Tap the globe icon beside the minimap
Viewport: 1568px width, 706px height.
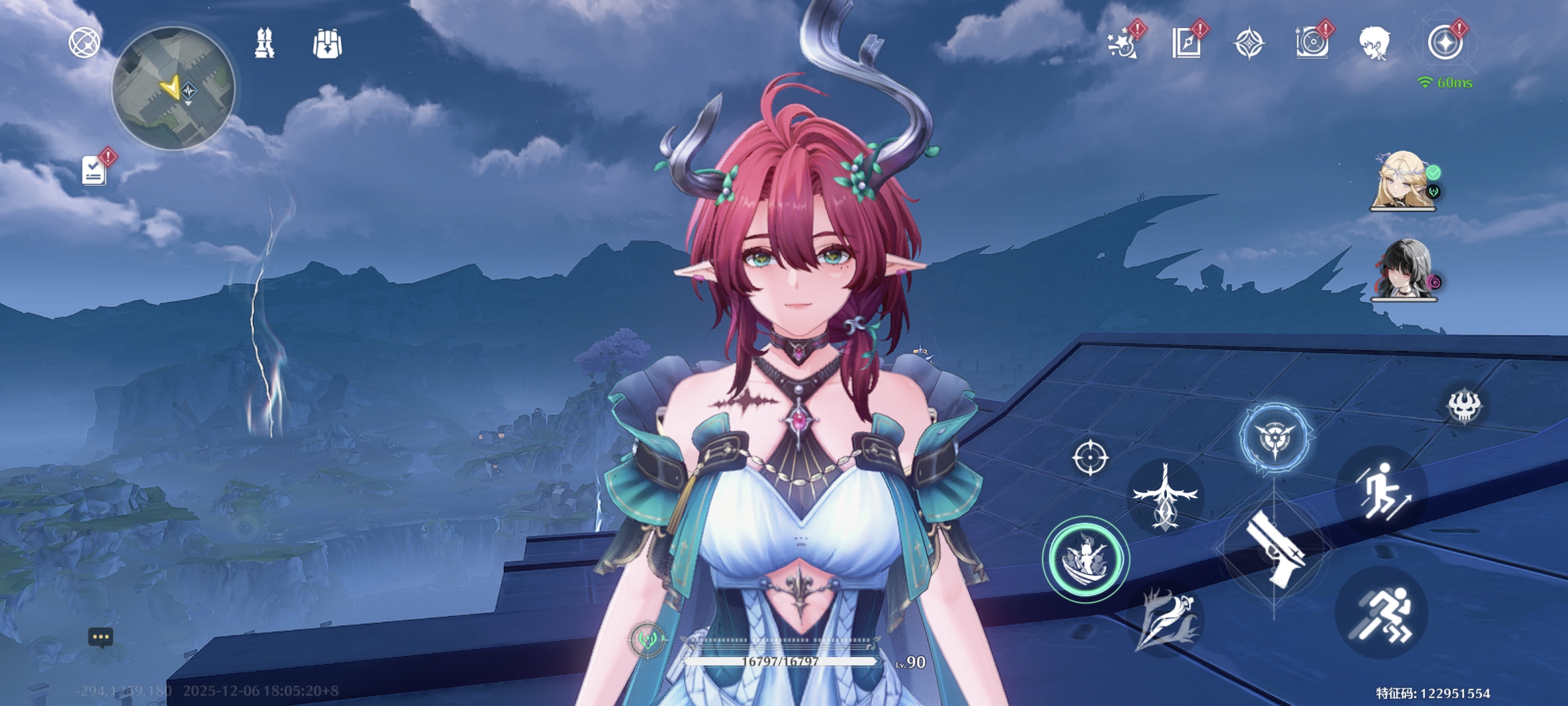click(84, 43)
